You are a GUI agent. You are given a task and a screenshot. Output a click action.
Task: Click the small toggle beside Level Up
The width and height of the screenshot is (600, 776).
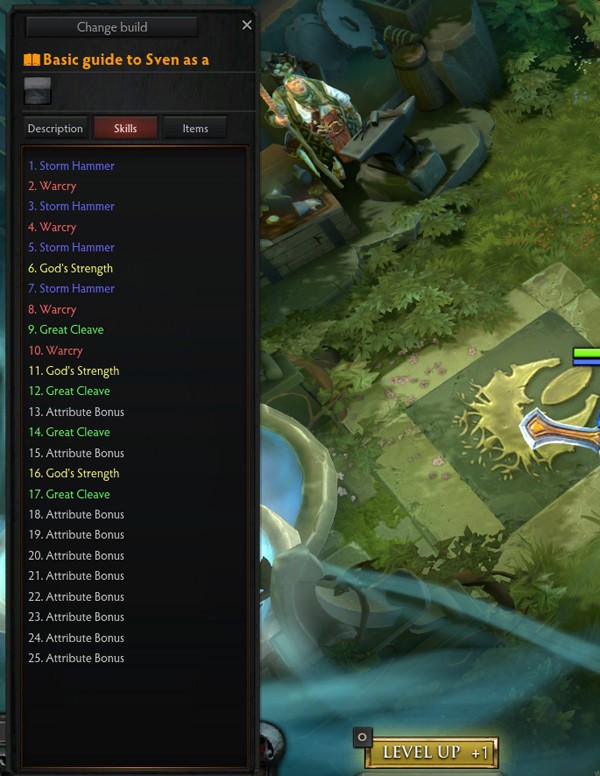click(x=363, y=737)
